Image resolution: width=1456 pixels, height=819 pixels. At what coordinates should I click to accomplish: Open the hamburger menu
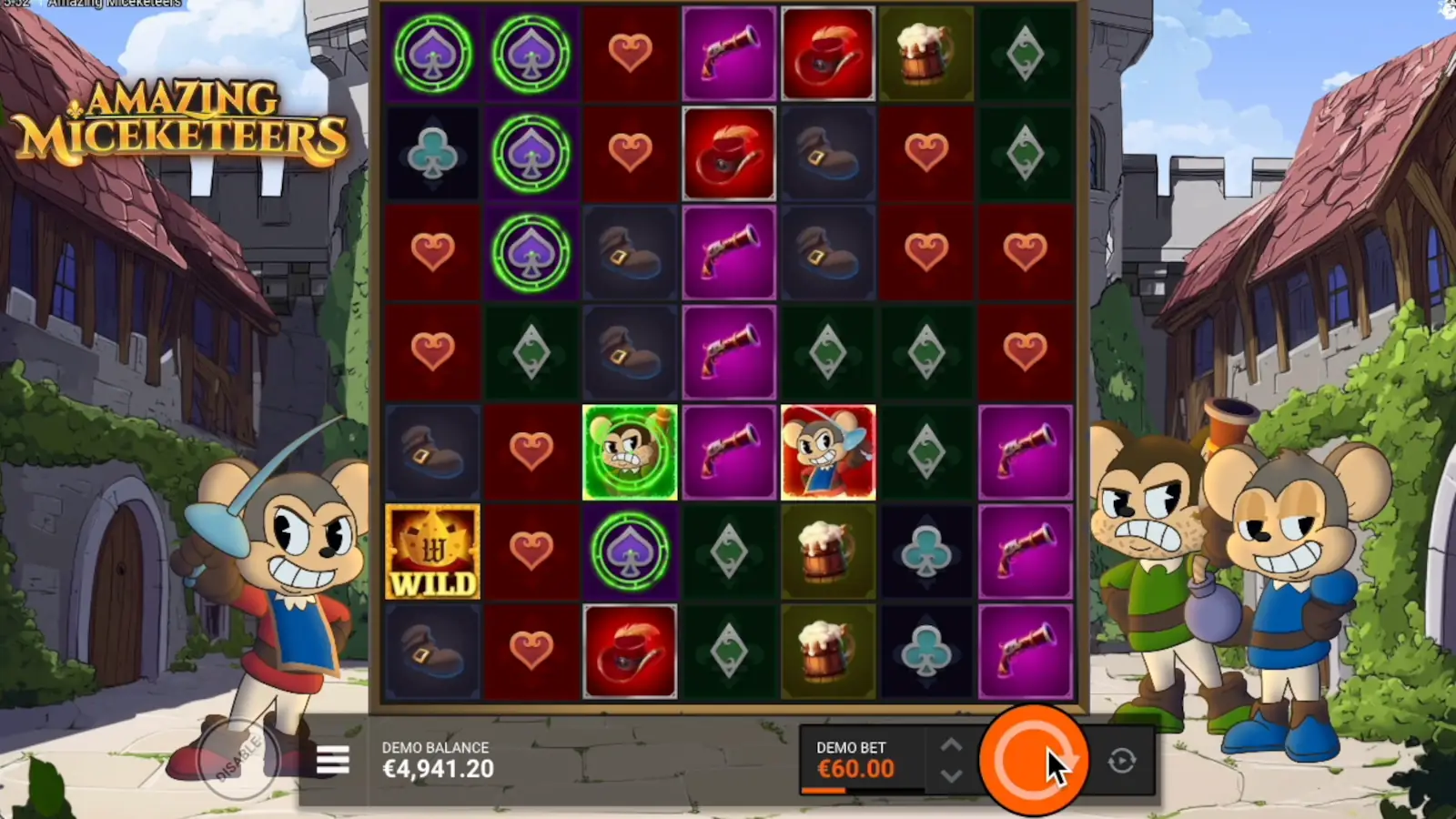tap(333, 759)
